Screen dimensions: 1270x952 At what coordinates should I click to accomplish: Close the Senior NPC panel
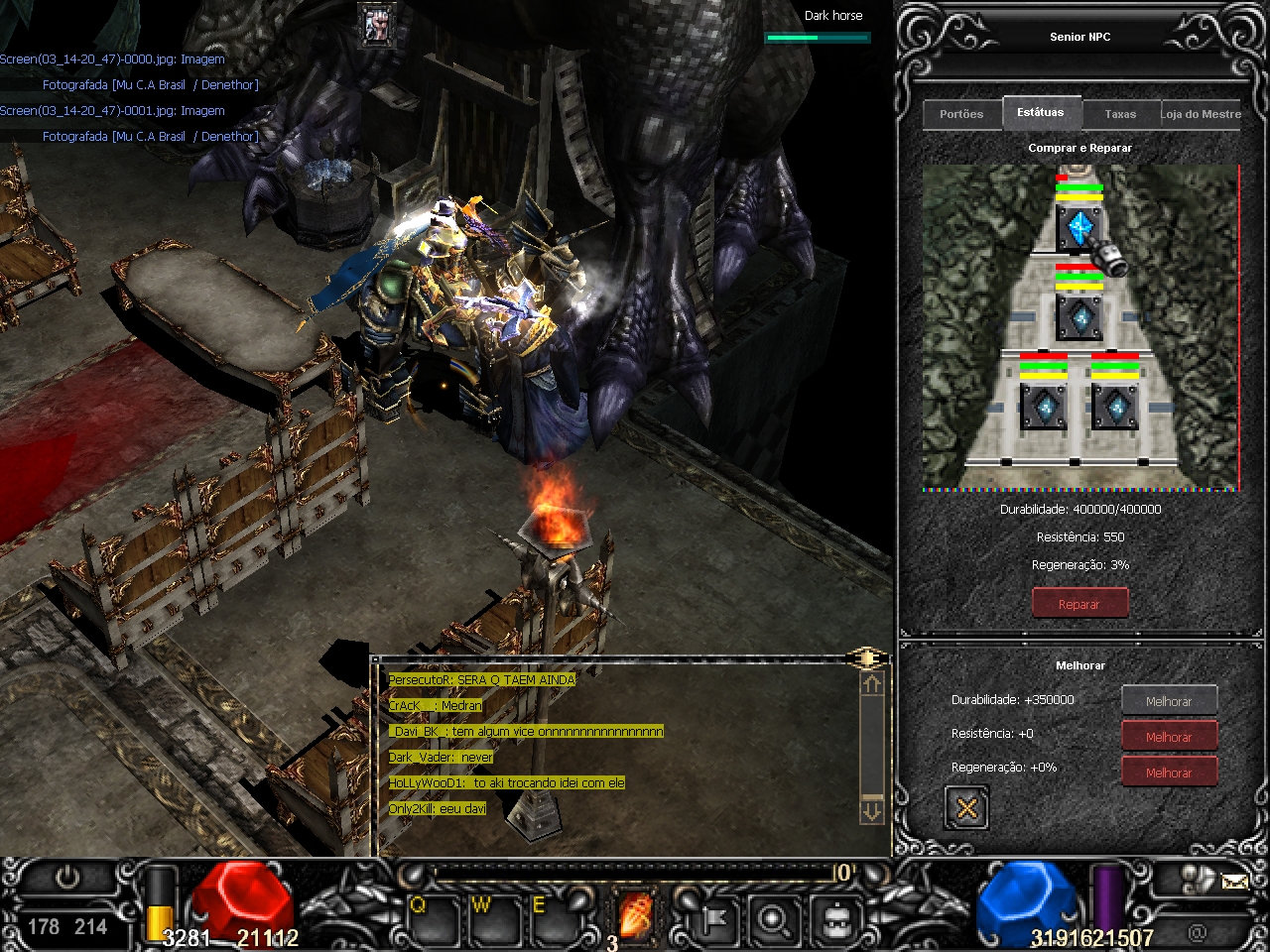966,808
